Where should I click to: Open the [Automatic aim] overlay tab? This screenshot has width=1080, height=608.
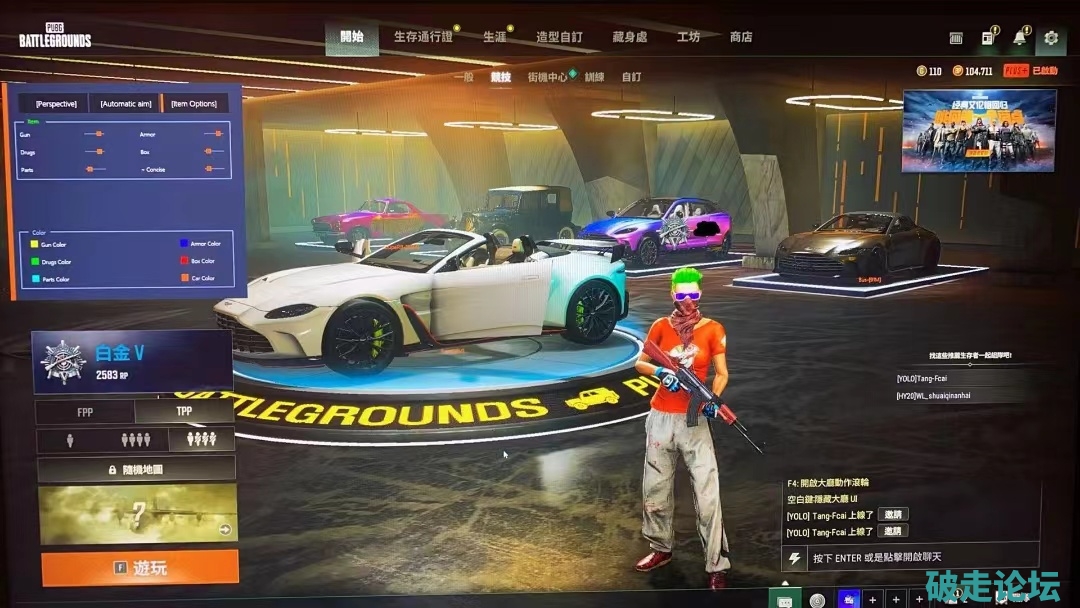126,104
